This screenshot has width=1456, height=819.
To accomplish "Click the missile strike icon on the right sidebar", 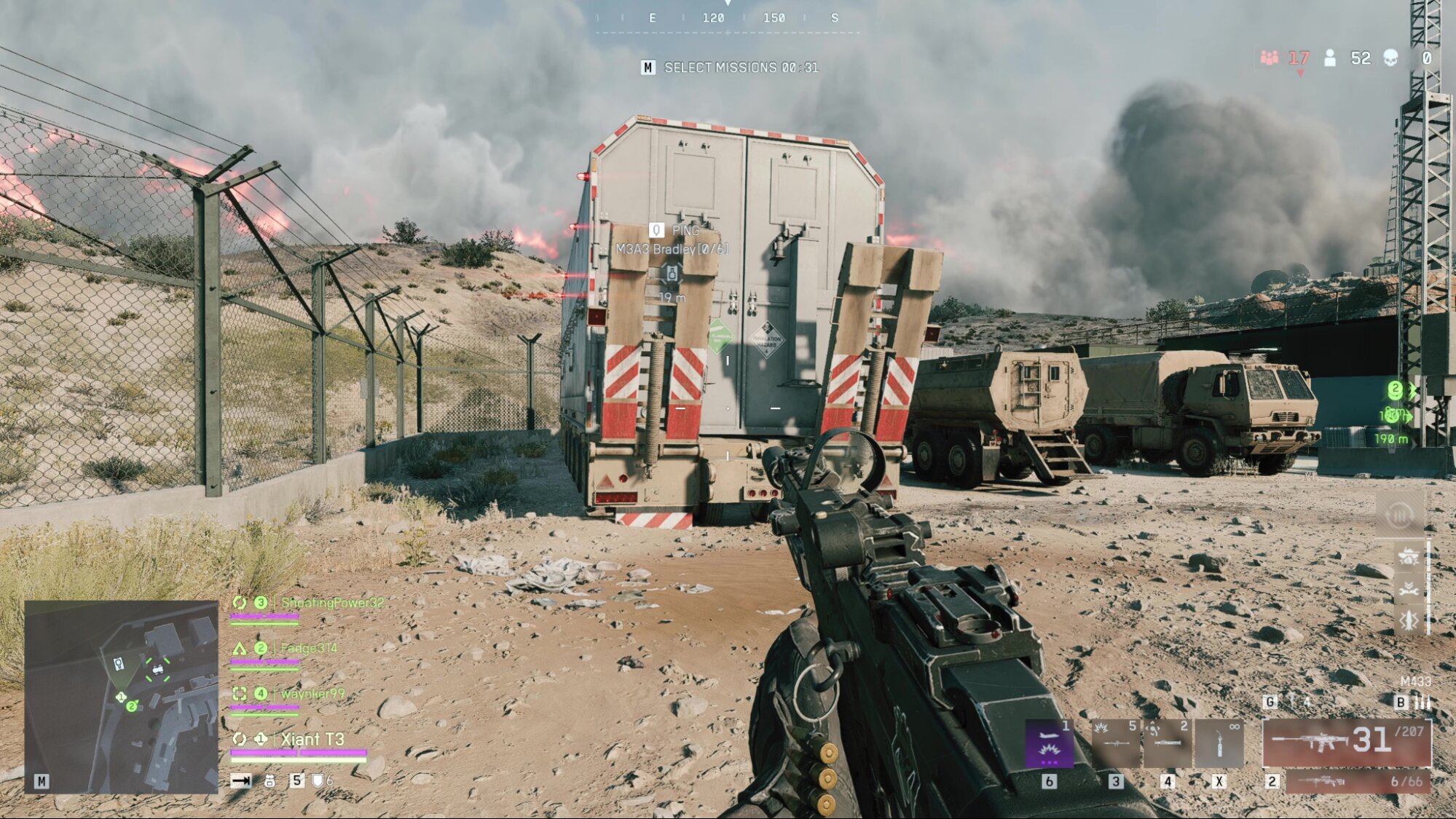I will [1409, 620].
